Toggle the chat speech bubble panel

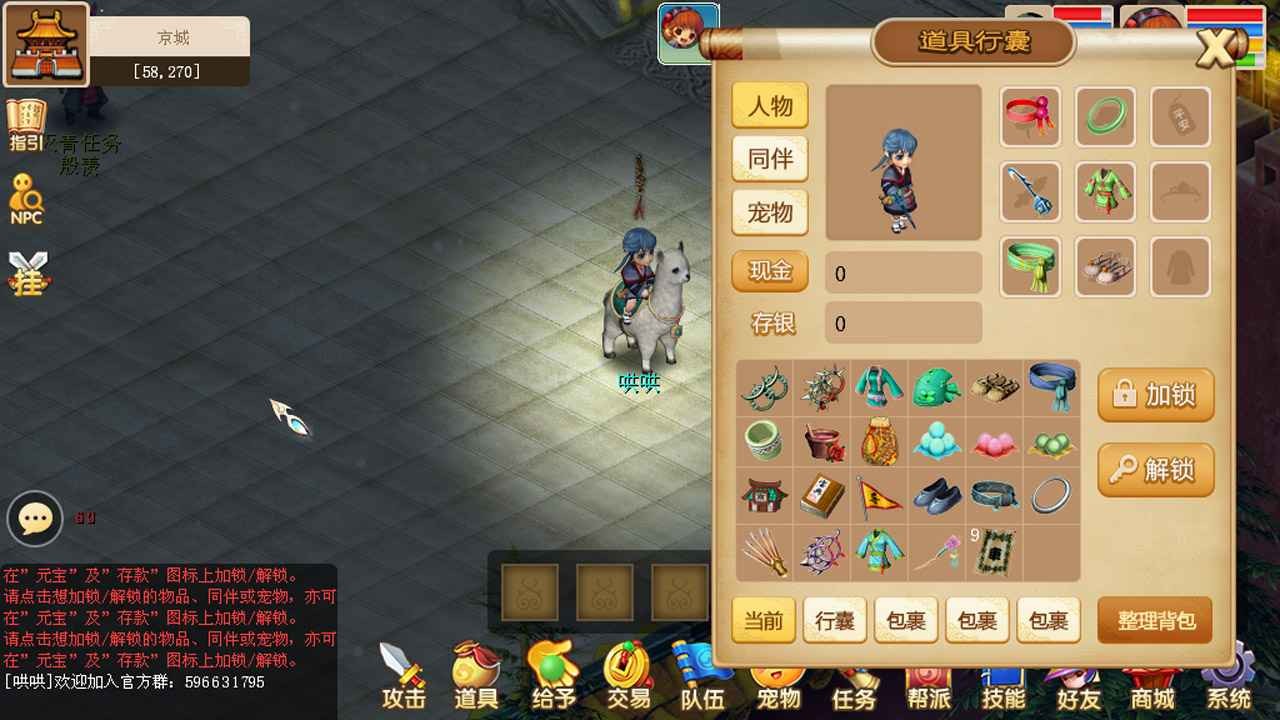(x=35, y=518)
